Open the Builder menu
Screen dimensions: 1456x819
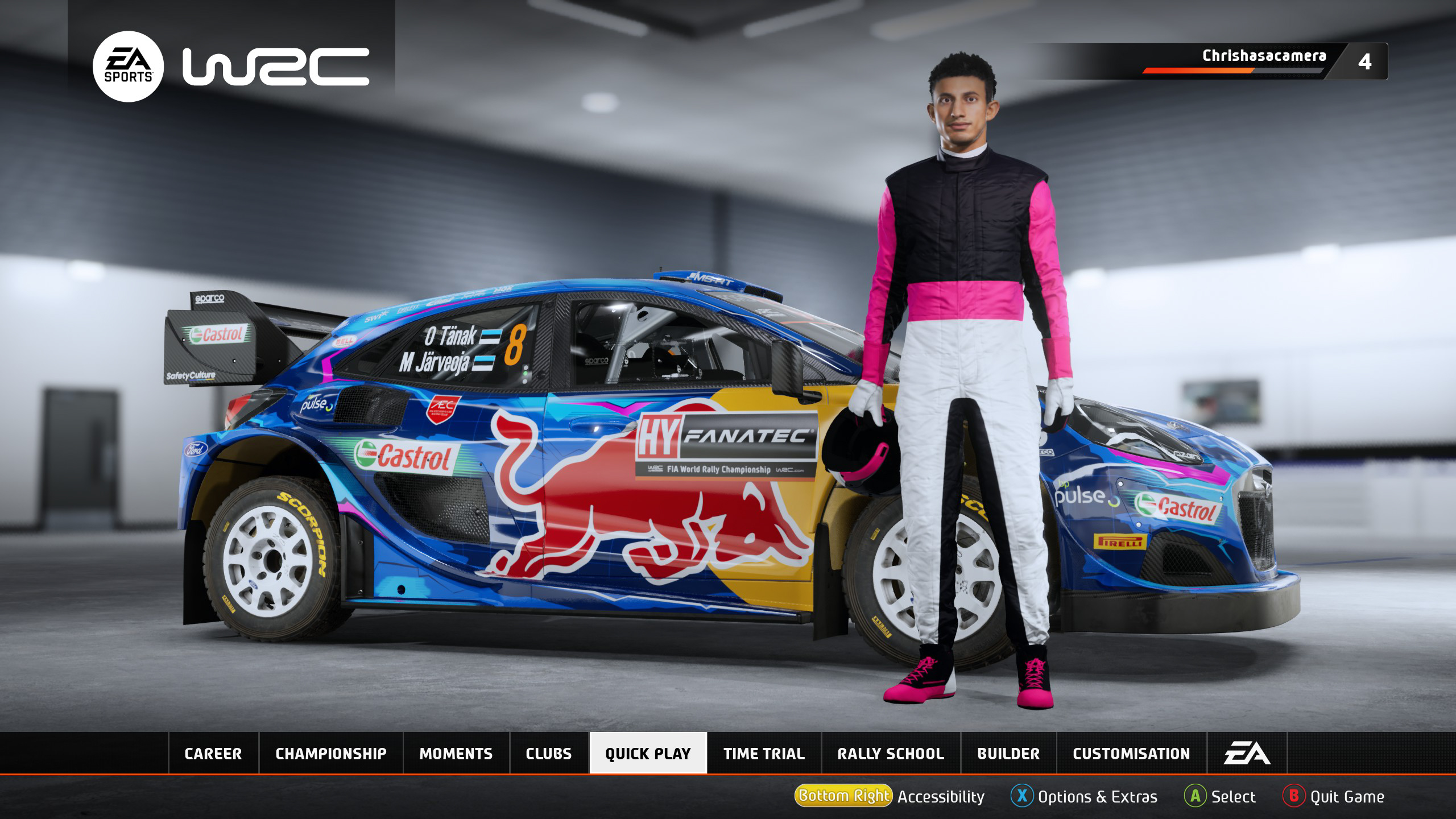click(1008, 754)
